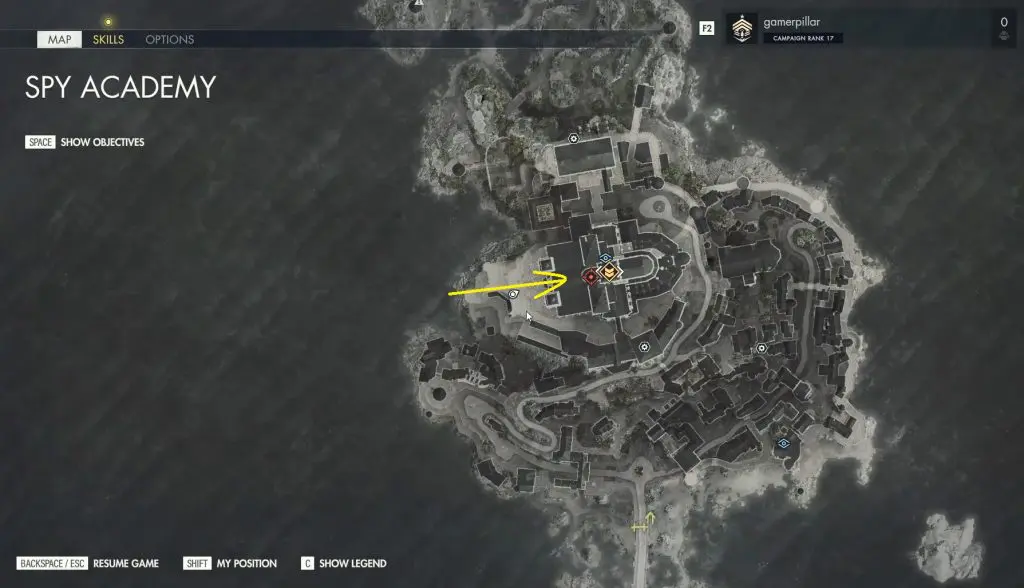Click the blue eye marker beside the player marker
The image size is (1024, 588).
(605, 258)
